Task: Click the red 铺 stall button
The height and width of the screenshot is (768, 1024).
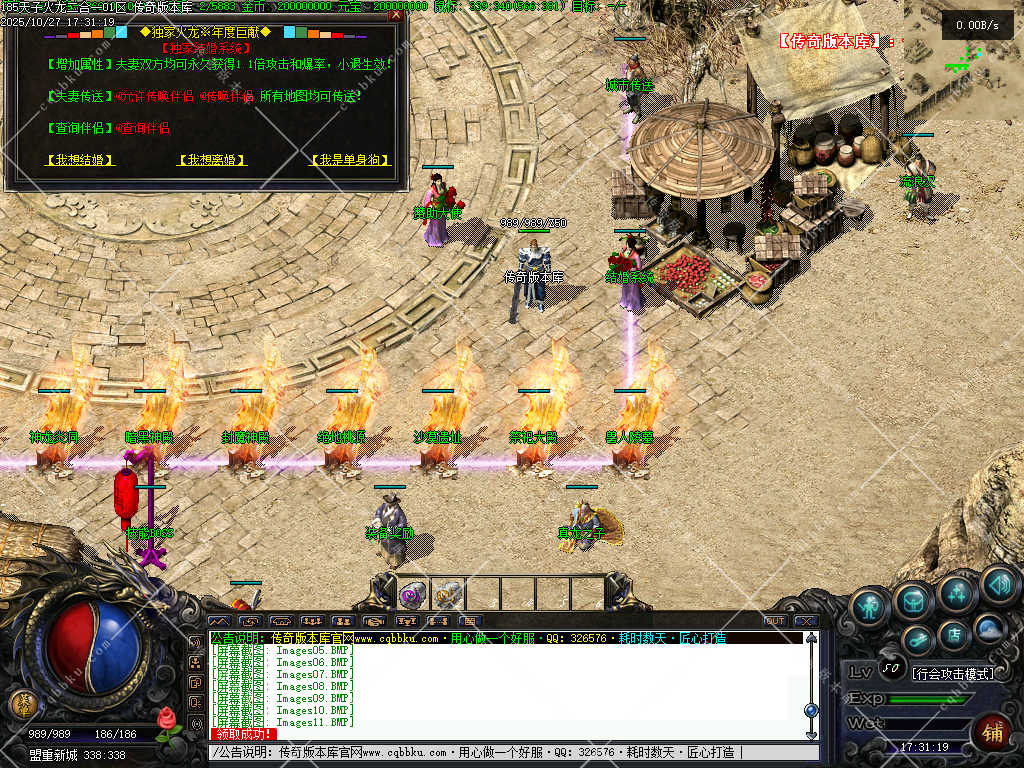Action: pos(993,732)
